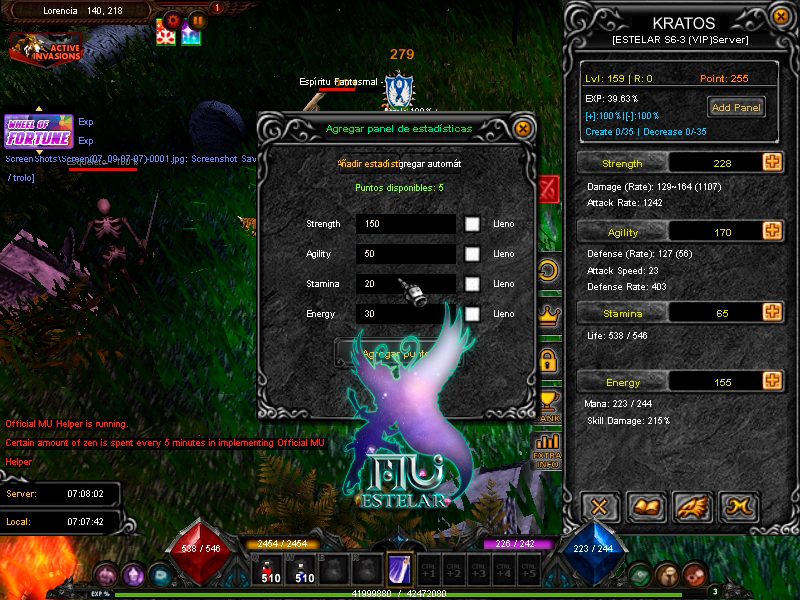Close character window with the X button

point(599,507)
